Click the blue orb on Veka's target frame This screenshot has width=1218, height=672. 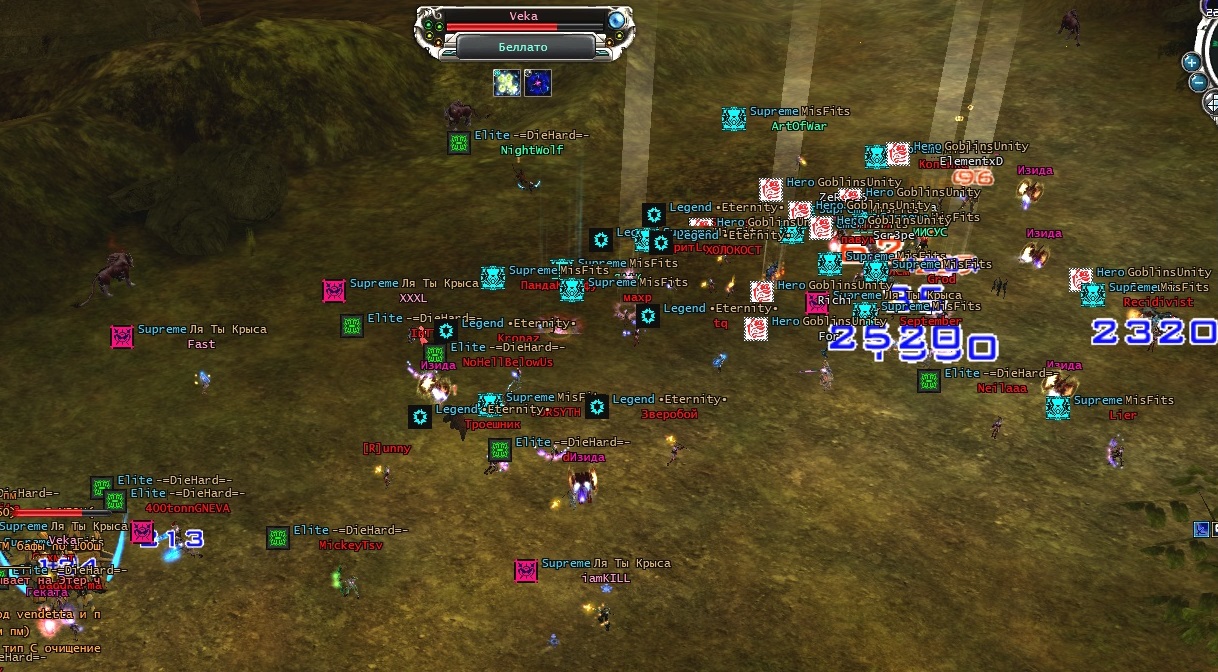(617, 20)
